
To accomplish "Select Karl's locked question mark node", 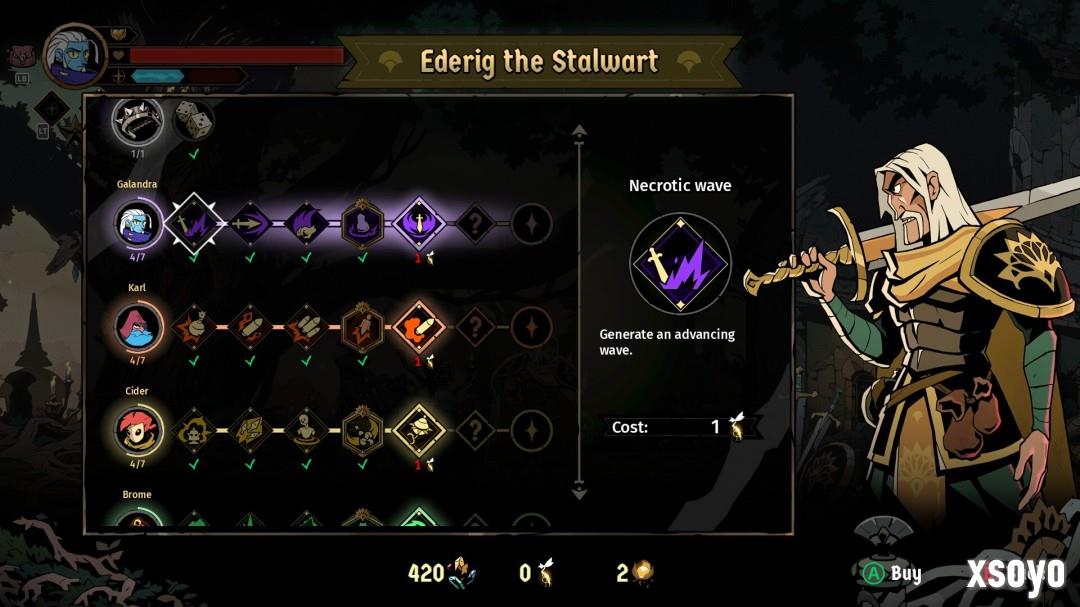I will click(x=475, y=327).
